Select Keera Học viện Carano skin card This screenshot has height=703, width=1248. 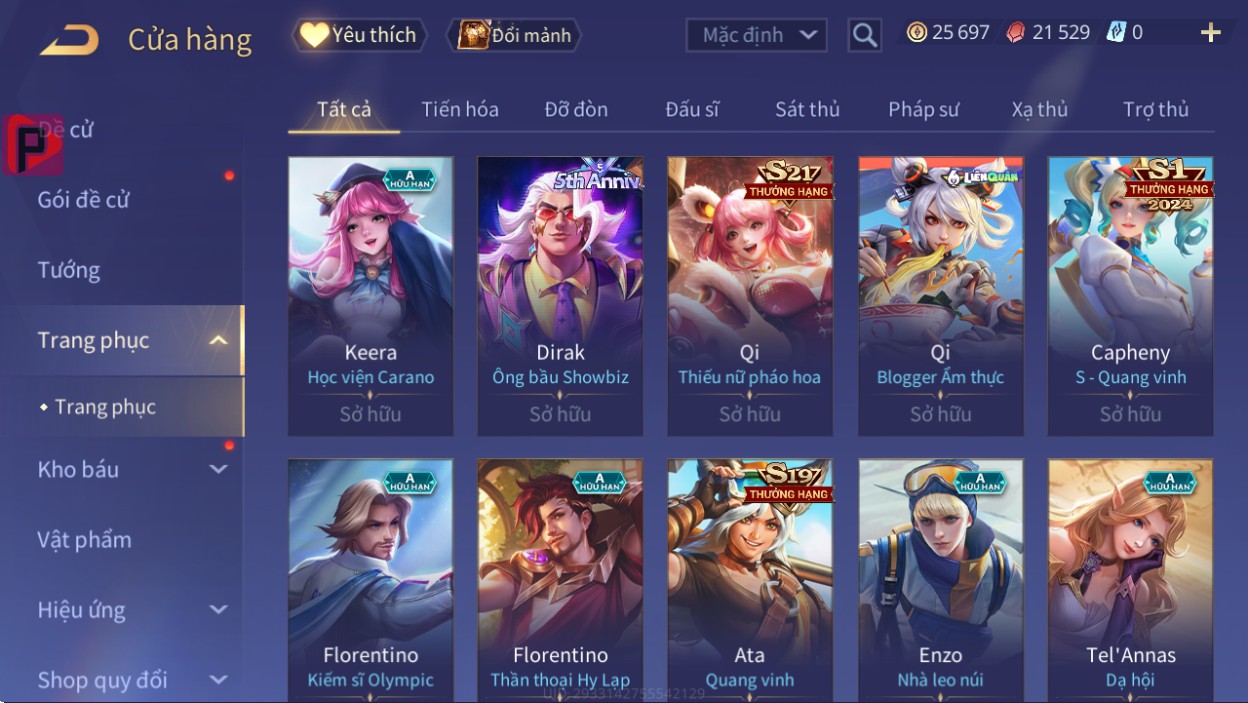(x=370, y=295)
